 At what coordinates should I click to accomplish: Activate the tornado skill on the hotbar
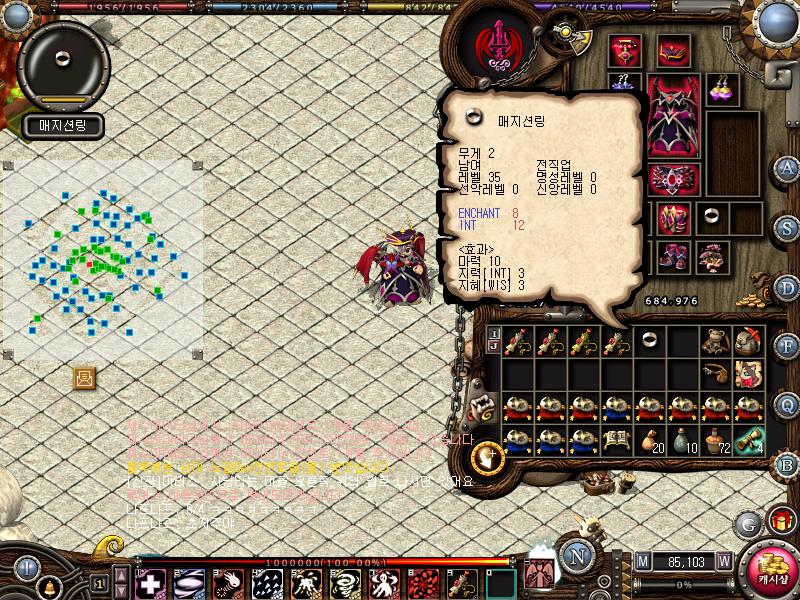tap(343, 583)
